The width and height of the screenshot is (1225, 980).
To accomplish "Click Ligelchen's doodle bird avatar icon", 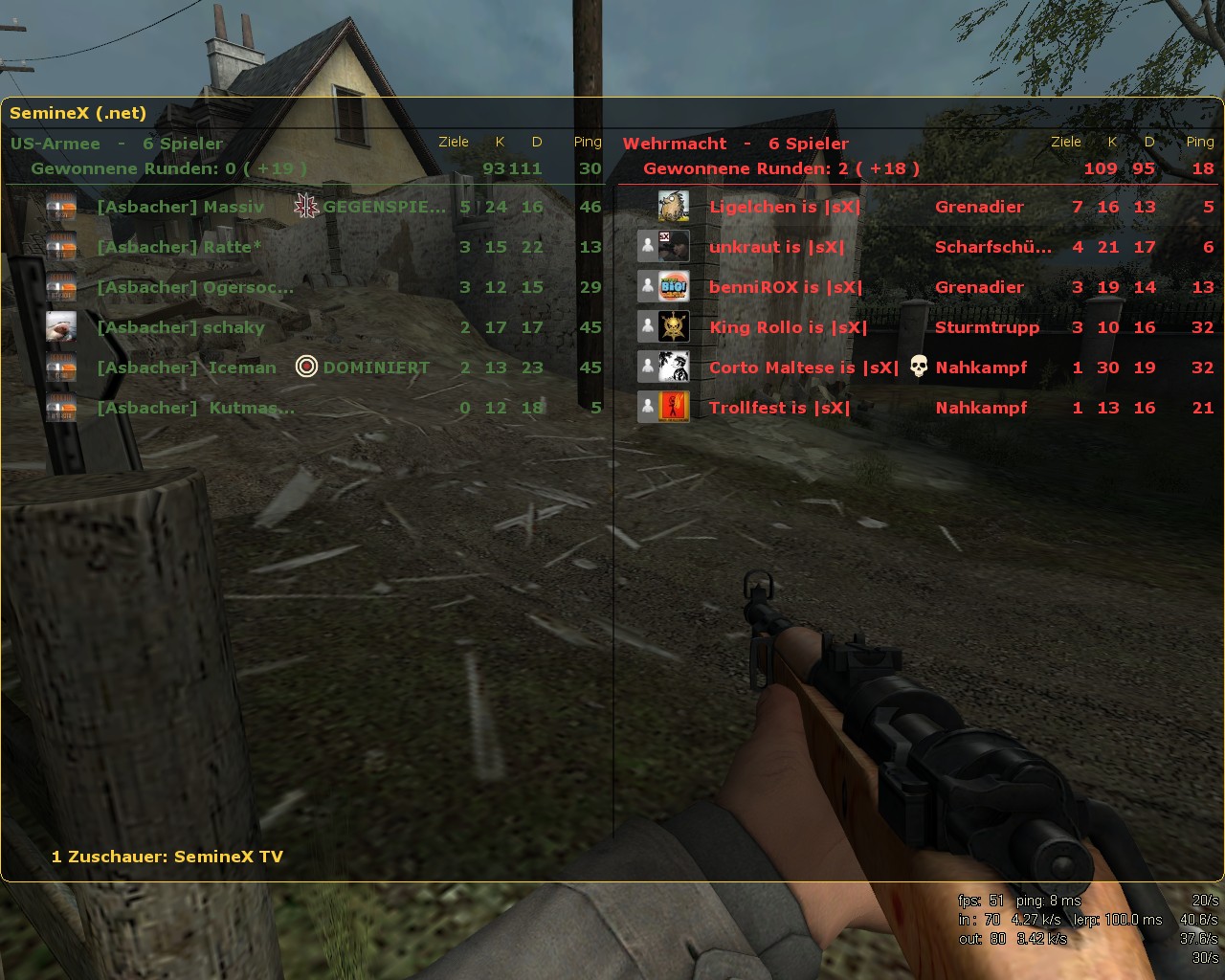I will pos(674,206).
